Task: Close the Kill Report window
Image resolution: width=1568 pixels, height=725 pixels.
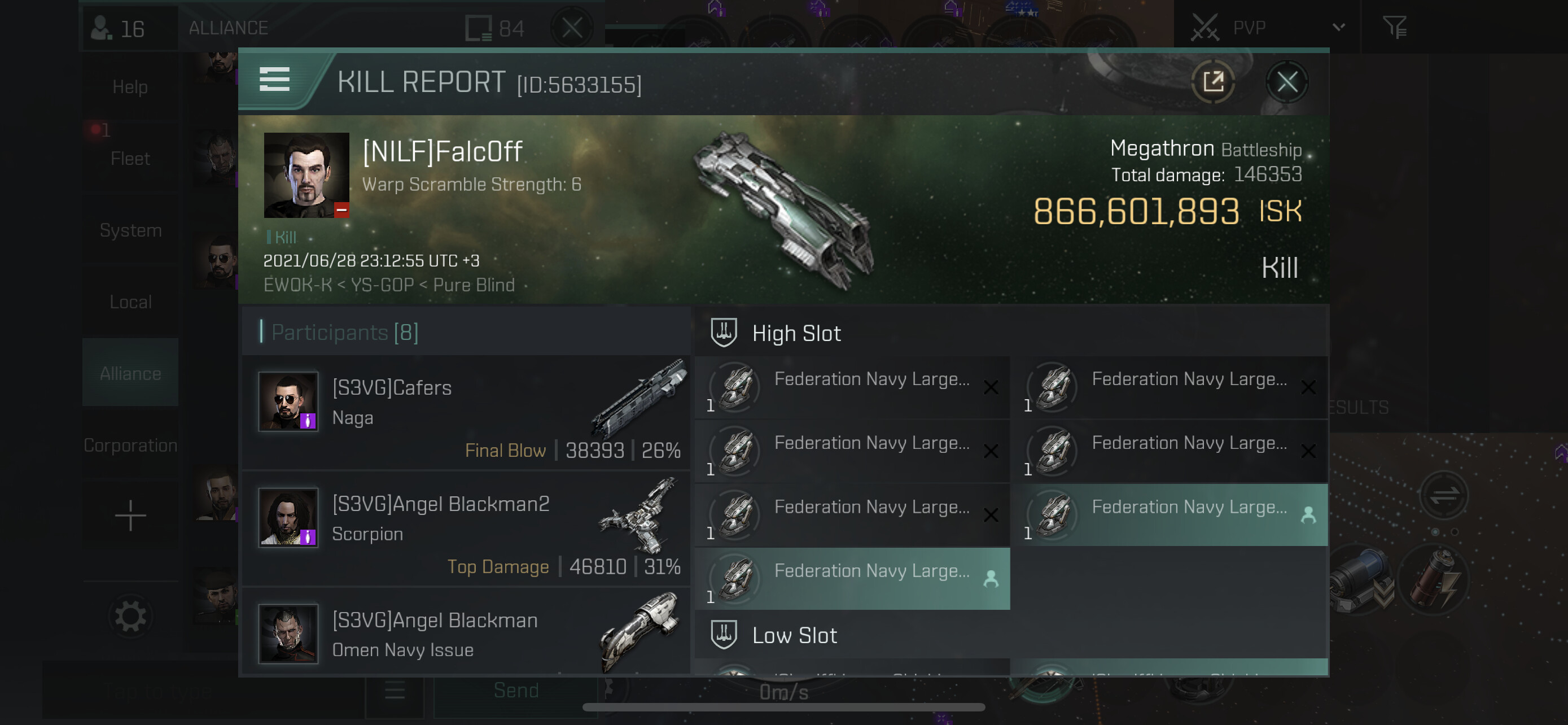Action: coord(1286,82)
